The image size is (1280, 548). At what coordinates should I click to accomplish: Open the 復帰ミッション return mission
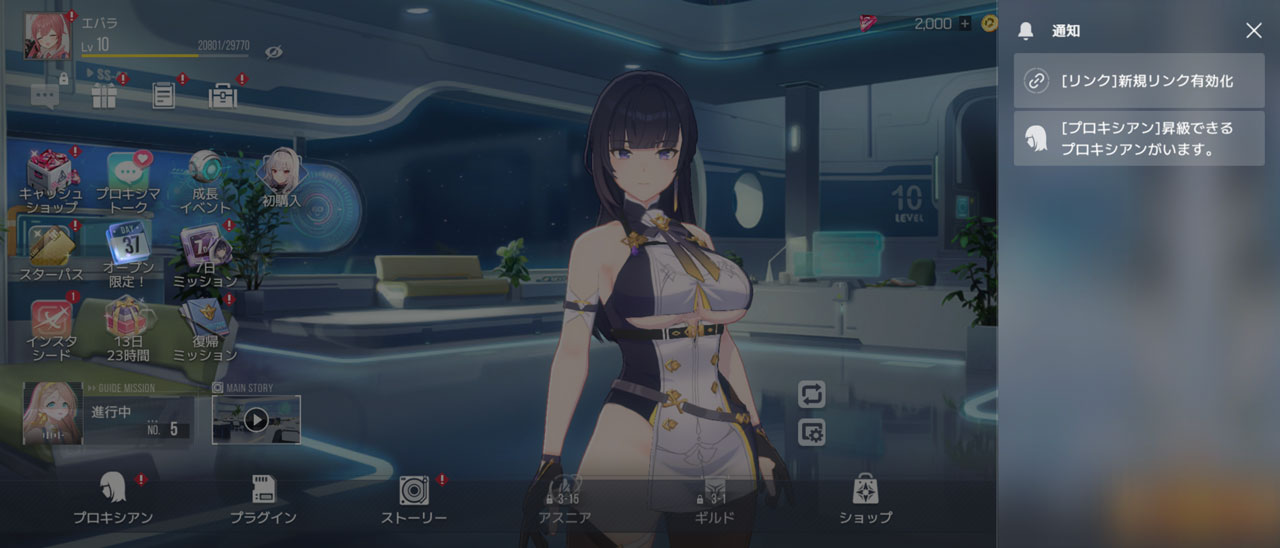tap(205, 330)
